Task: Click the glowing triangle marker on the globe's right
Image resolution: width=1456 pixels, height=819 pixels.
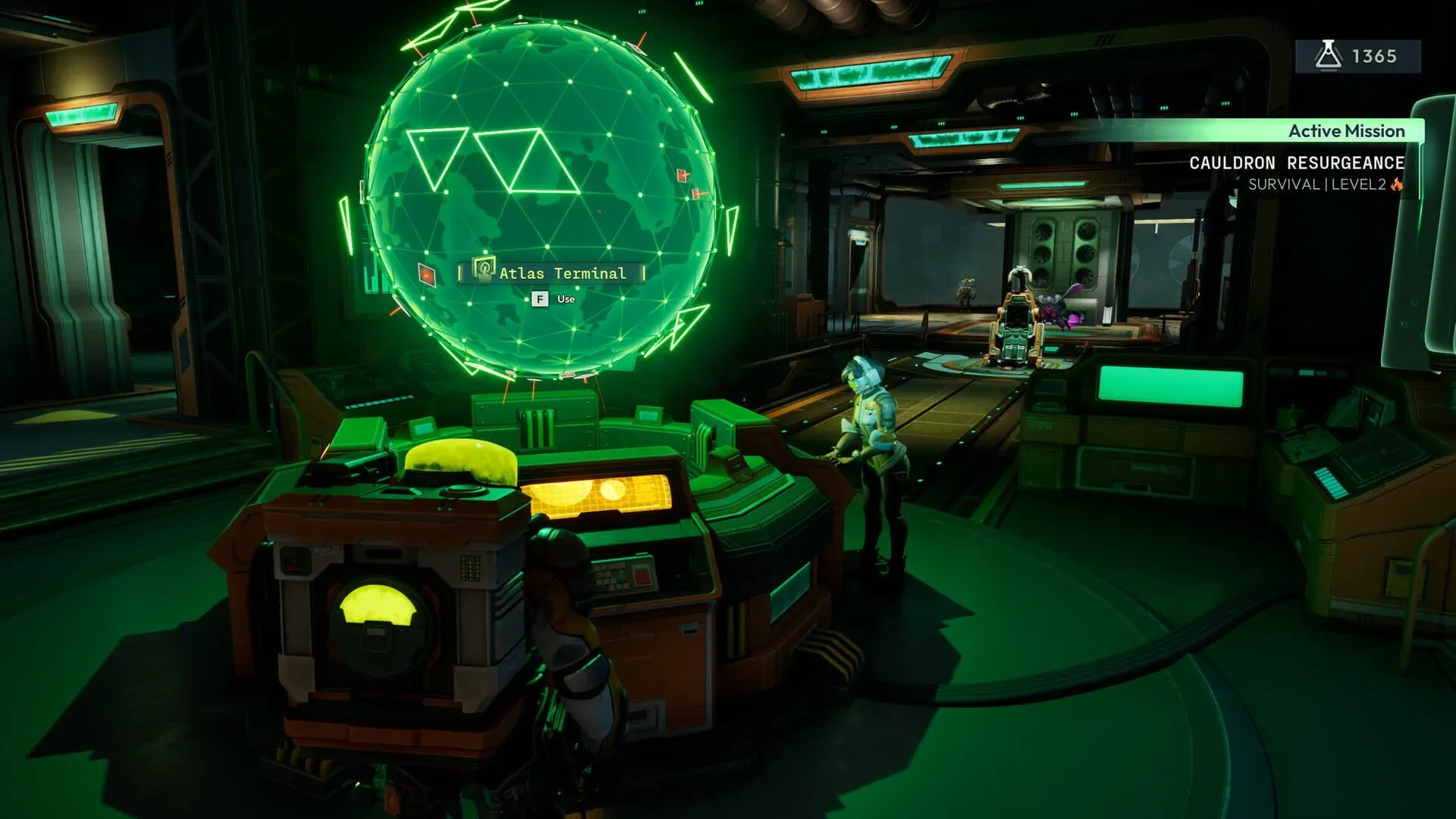Action: pos(731,227)
